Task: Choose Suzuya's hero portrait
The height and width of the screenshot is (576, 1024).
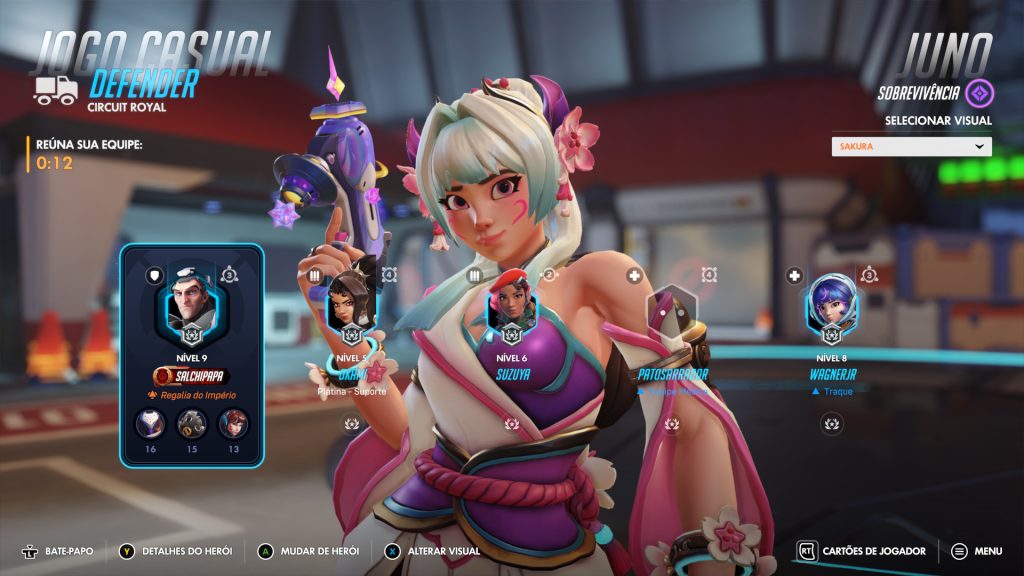Action: click(x=511, y=305)
